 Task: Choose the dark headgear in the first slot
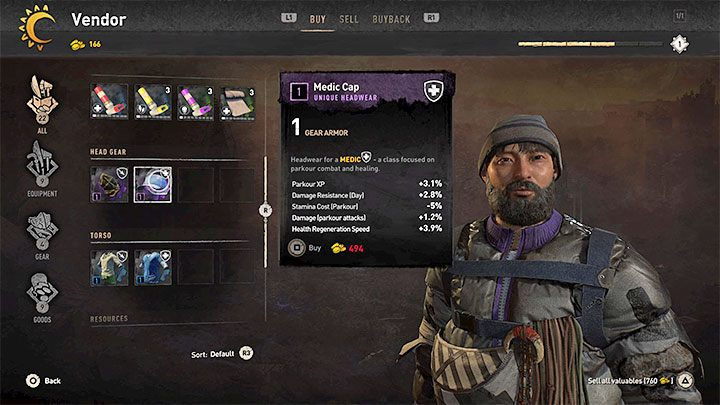tap(108, 184)
